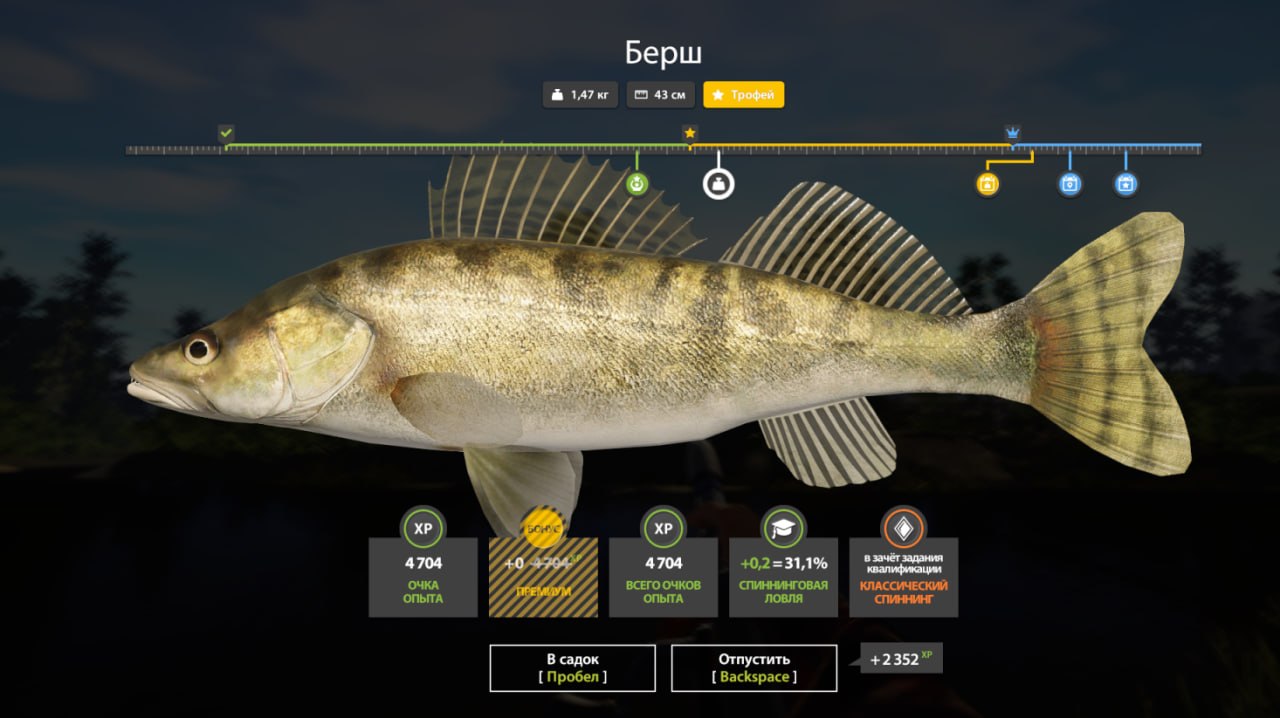The image size is (1280, 718).
Task: Release the fish with the Отпустить button
Action: click(754, 668)
